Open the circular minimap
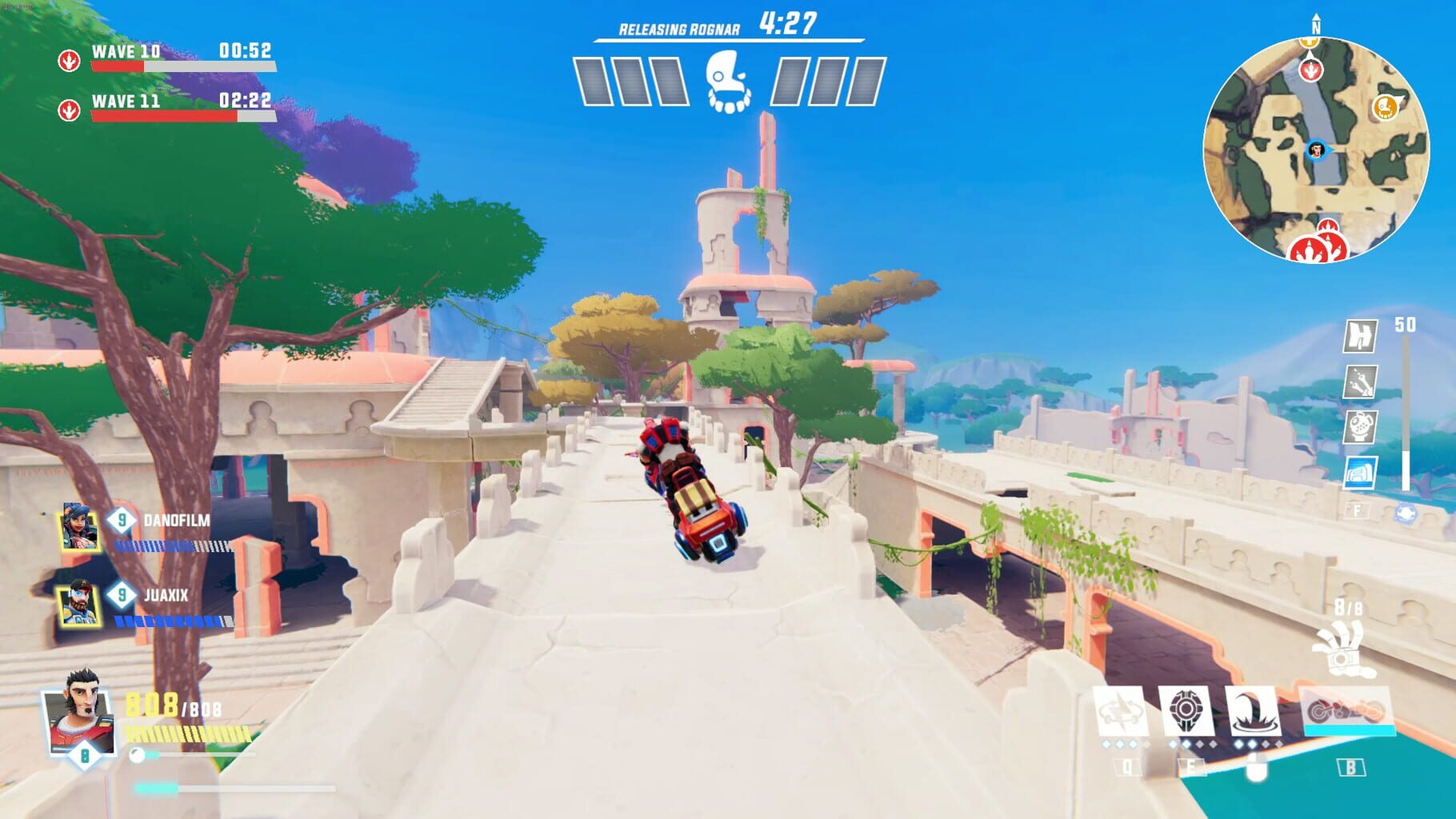This screenshot has width=1456, height=819. coord(1316,150)
